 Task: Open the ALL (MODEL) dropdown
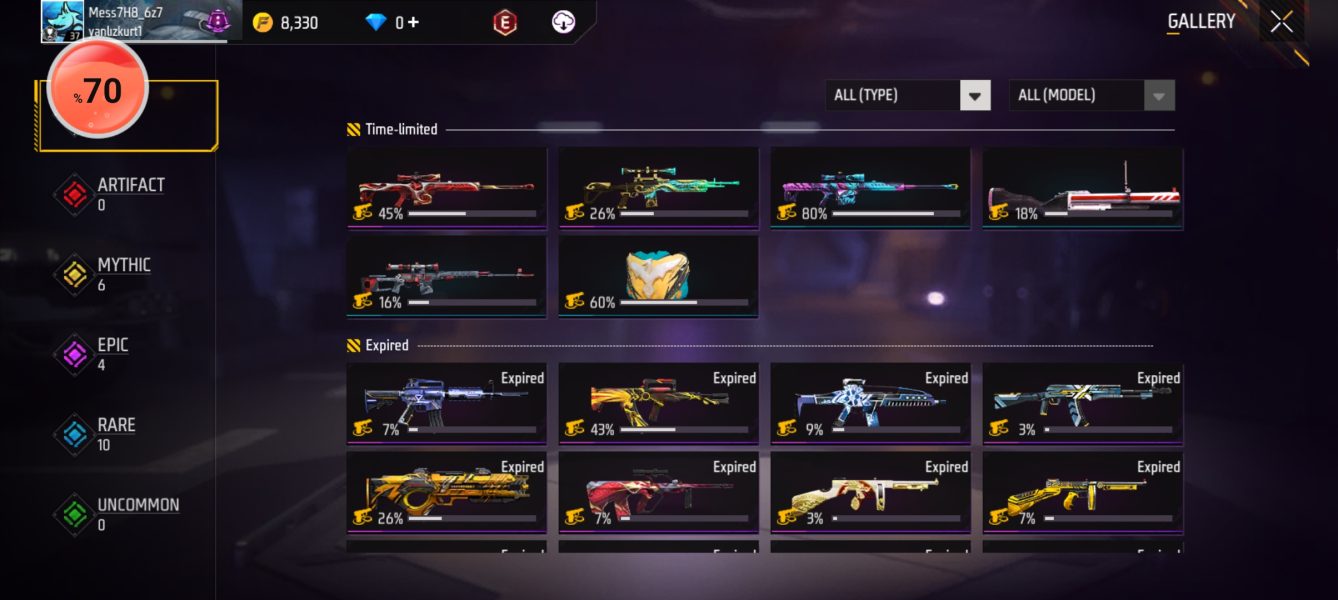coord(1158,96)
